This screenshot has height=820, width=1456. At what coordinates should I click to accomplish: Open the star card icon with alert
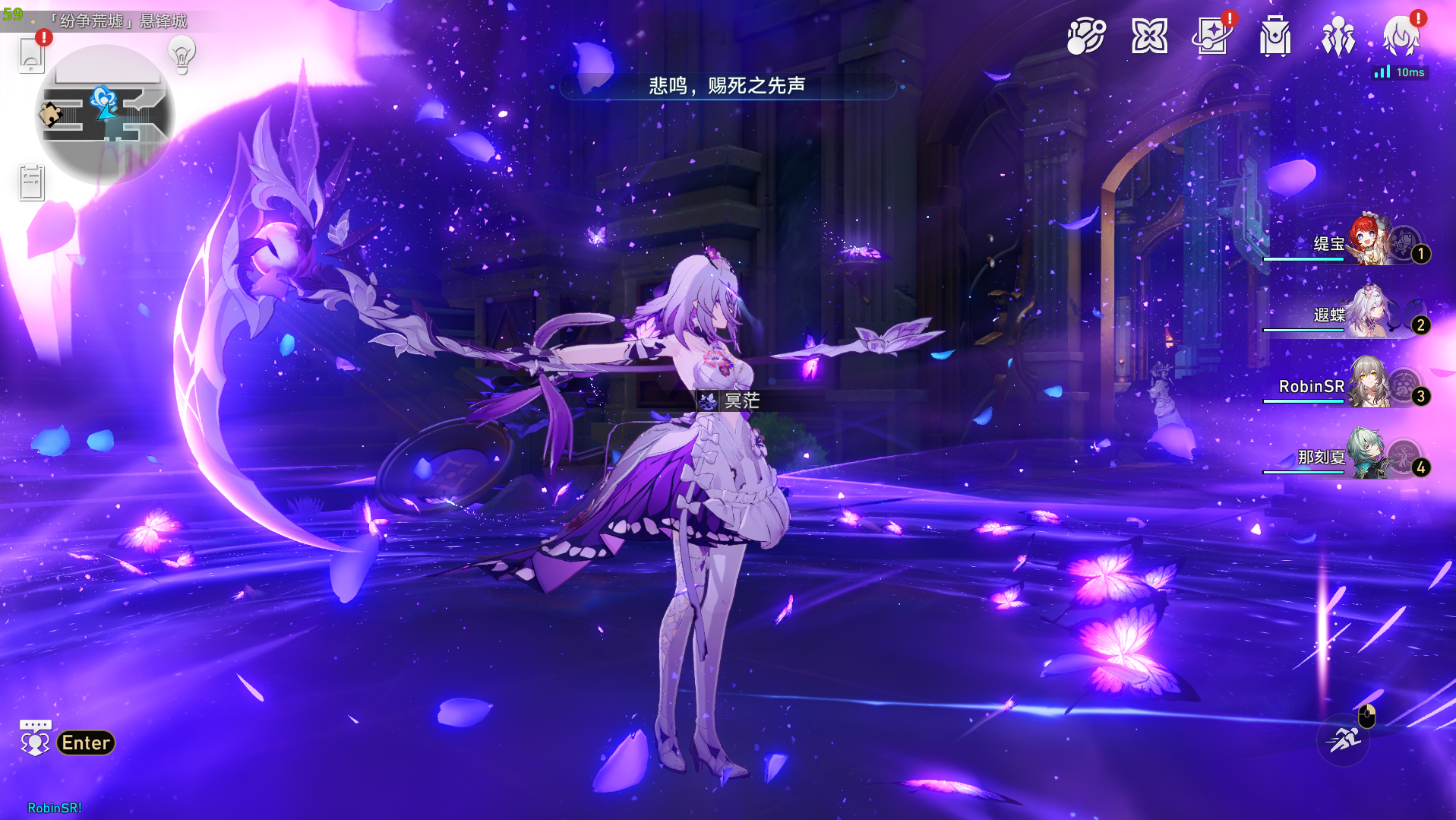click(x=1212, y=36)
